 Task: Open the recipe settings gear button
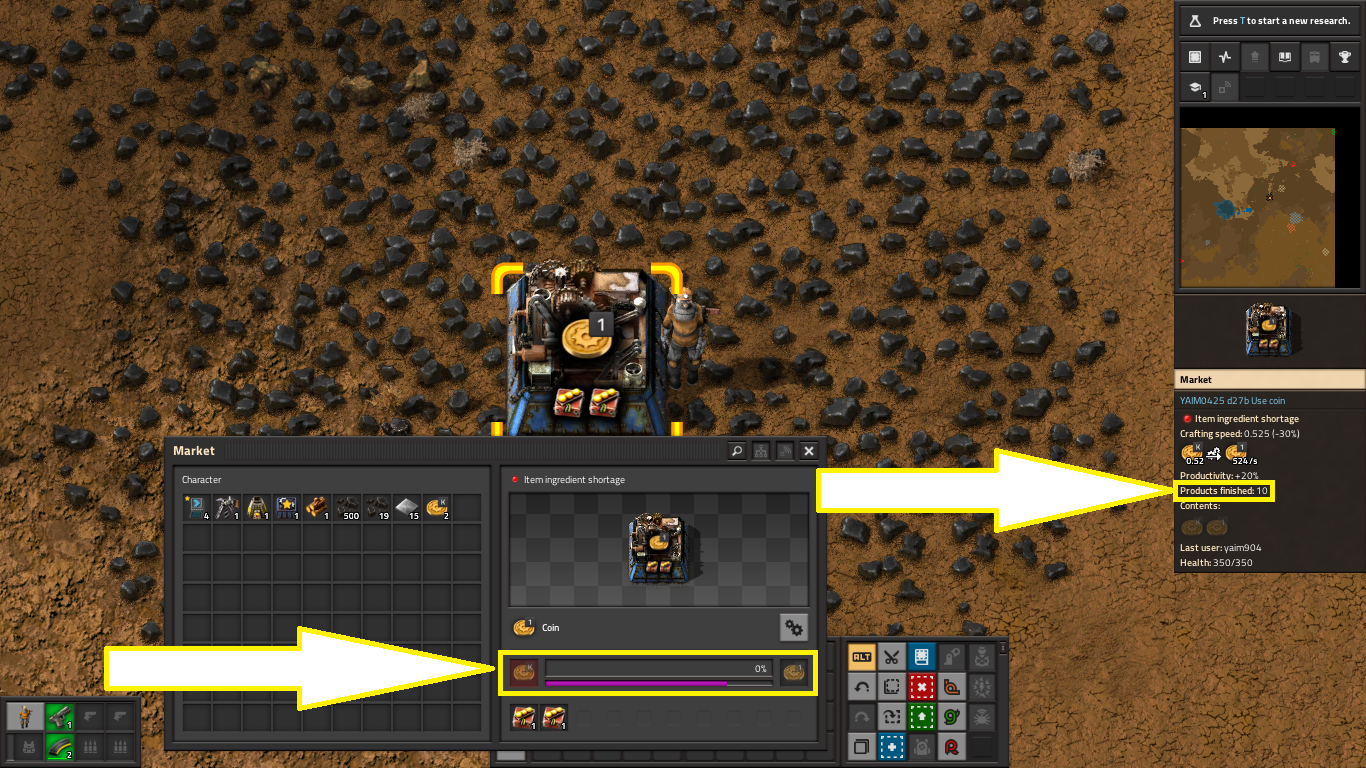pyautogui.click(x=794, y=628)
